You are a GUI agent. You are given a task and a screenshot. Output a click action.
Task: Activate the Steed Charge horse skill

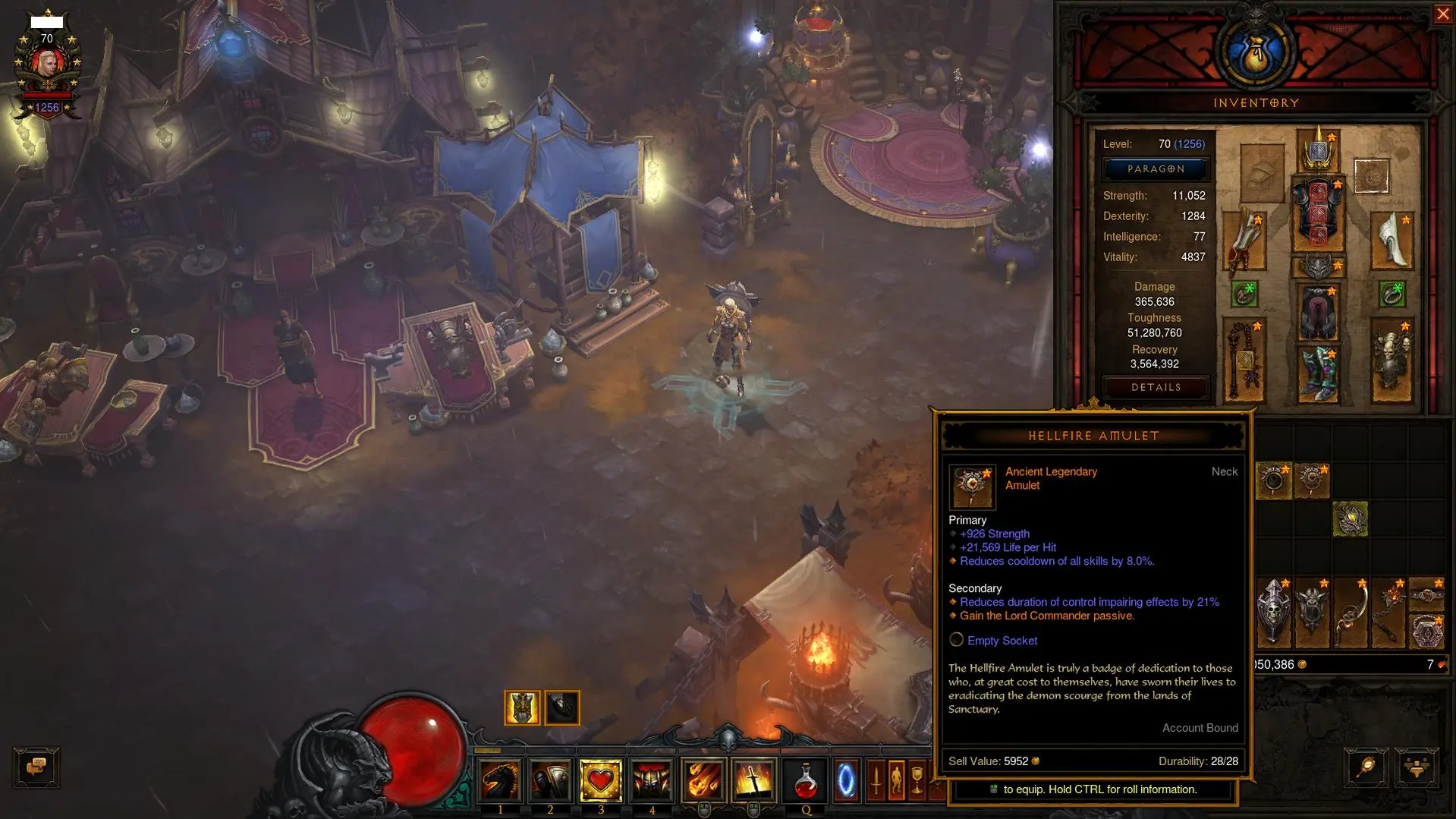(x=500, y=780)
